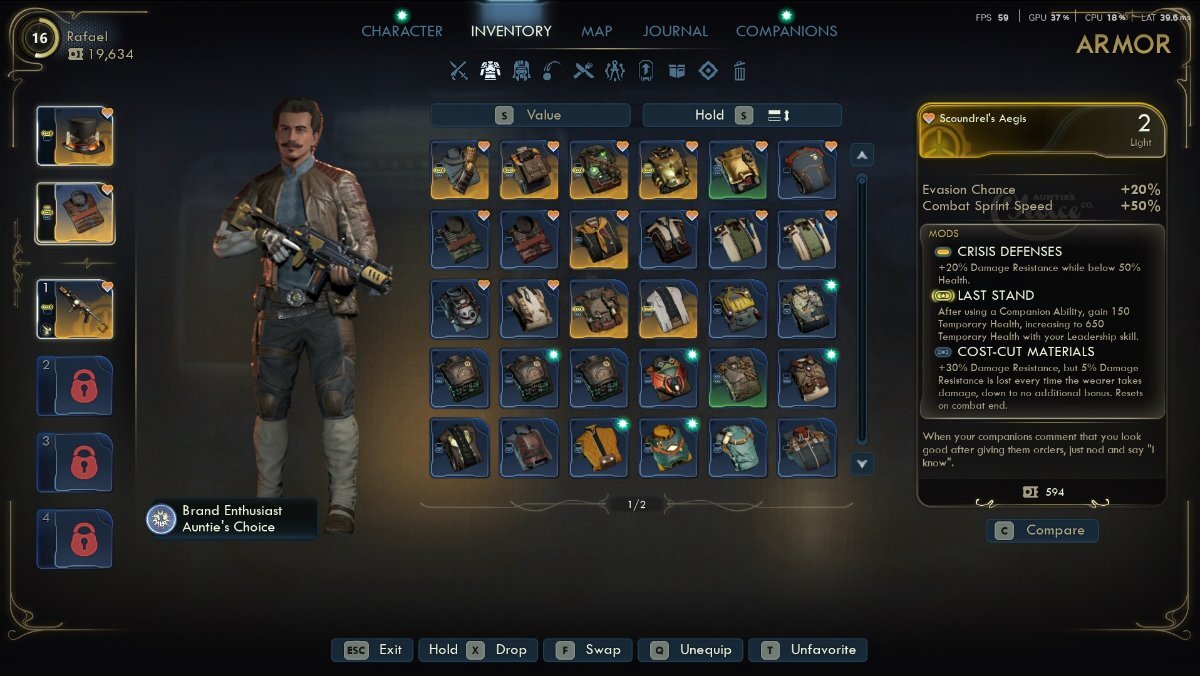Choose the fork and knife consumables category

(x=584, y=71)
